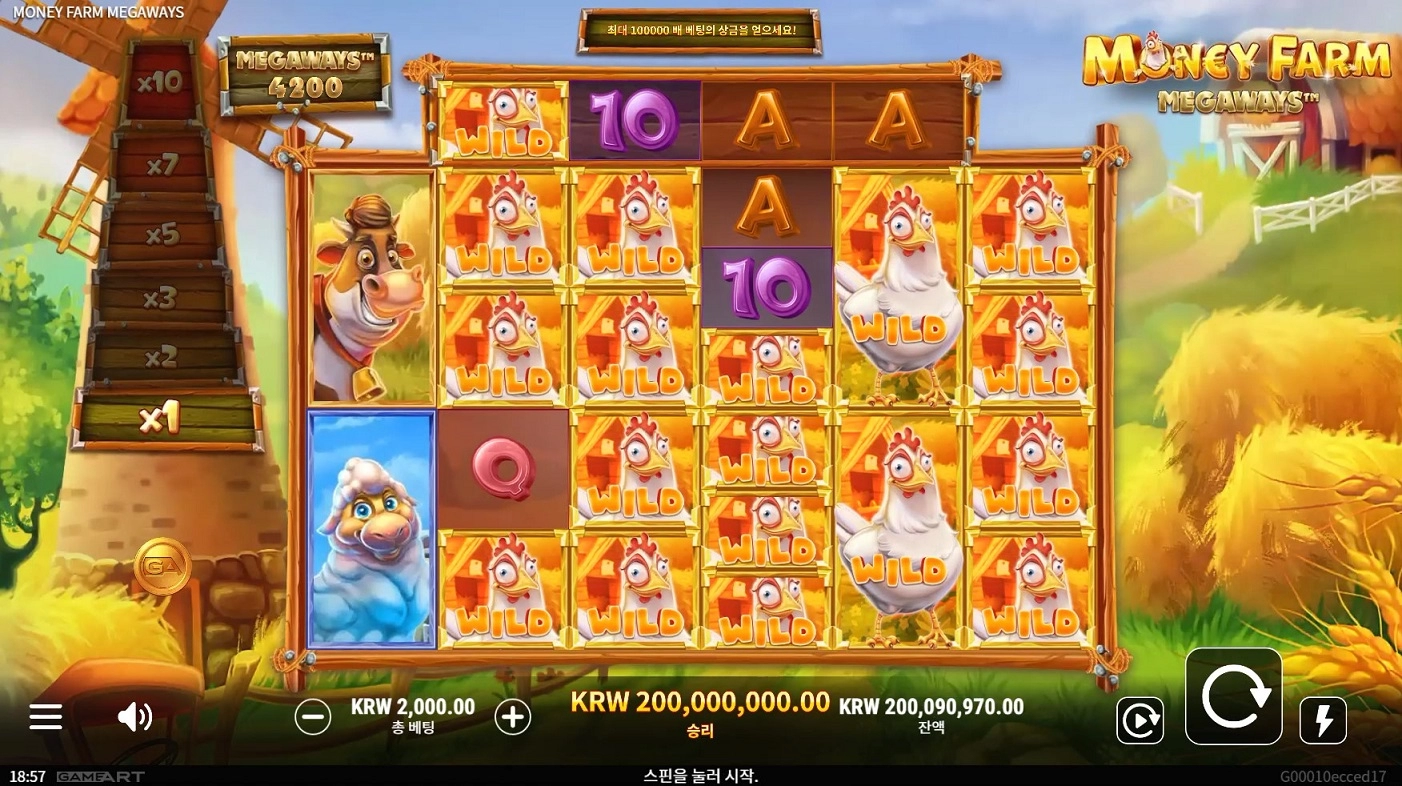
Task: Click the gold GA coin logo
Action: 162,566
